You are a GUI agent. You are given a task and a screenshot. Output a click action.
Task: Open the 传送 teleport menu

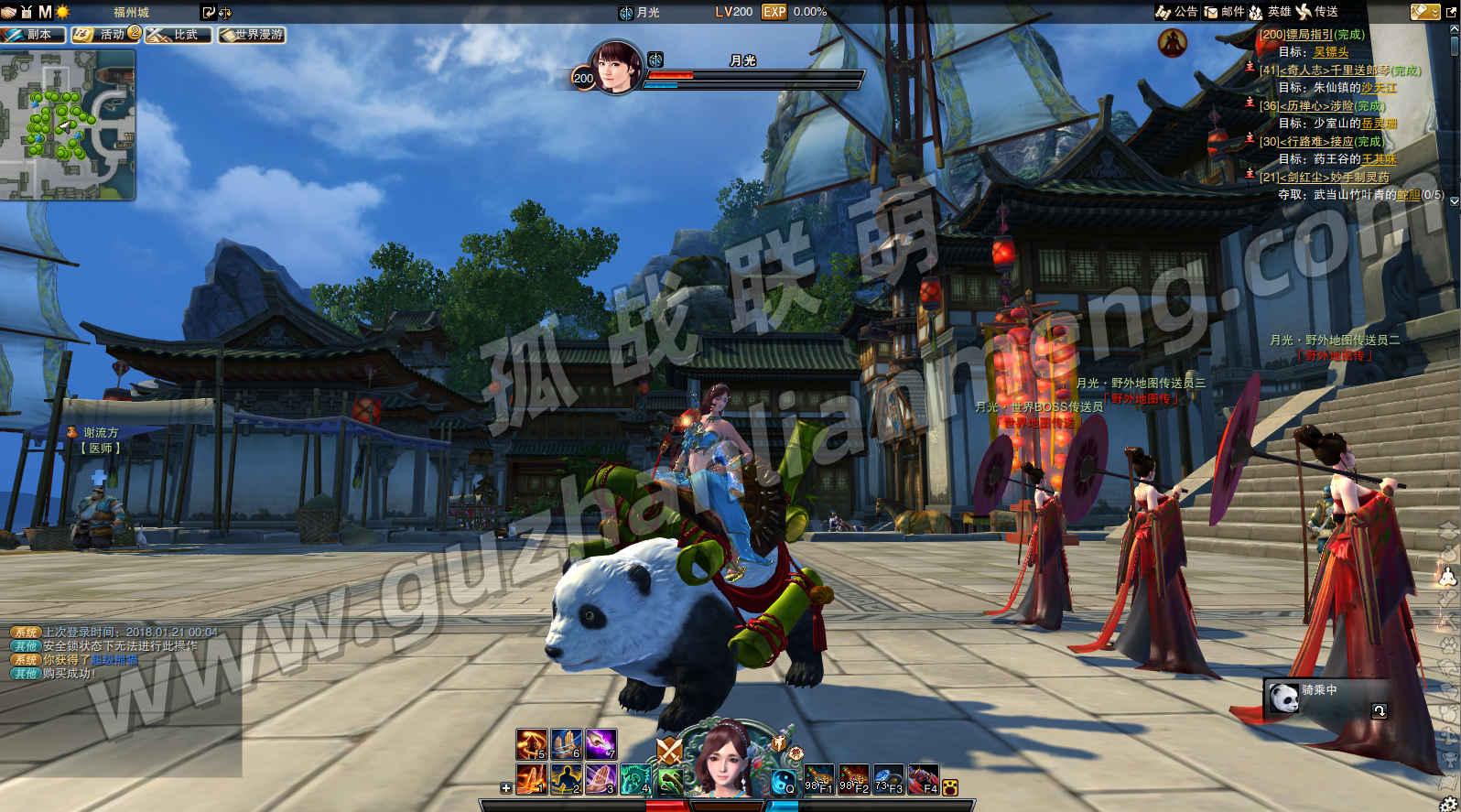1317,12
